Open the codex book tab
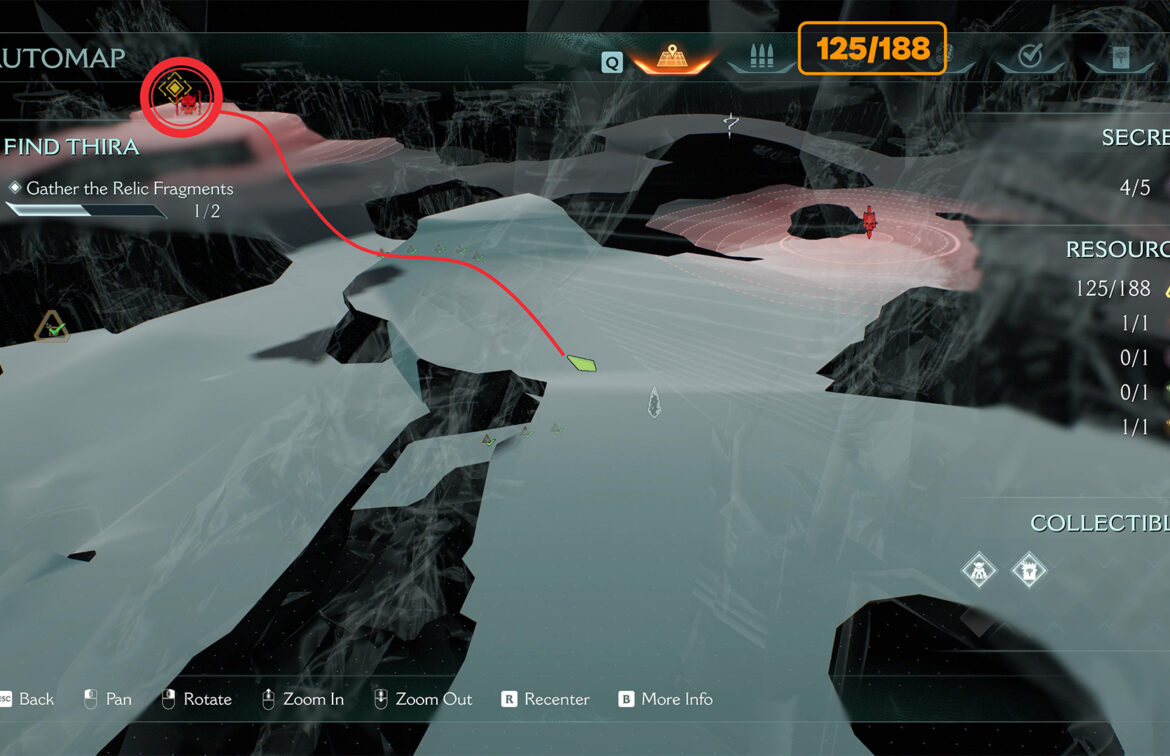Screen dimensions: 1170x756 1120,57
